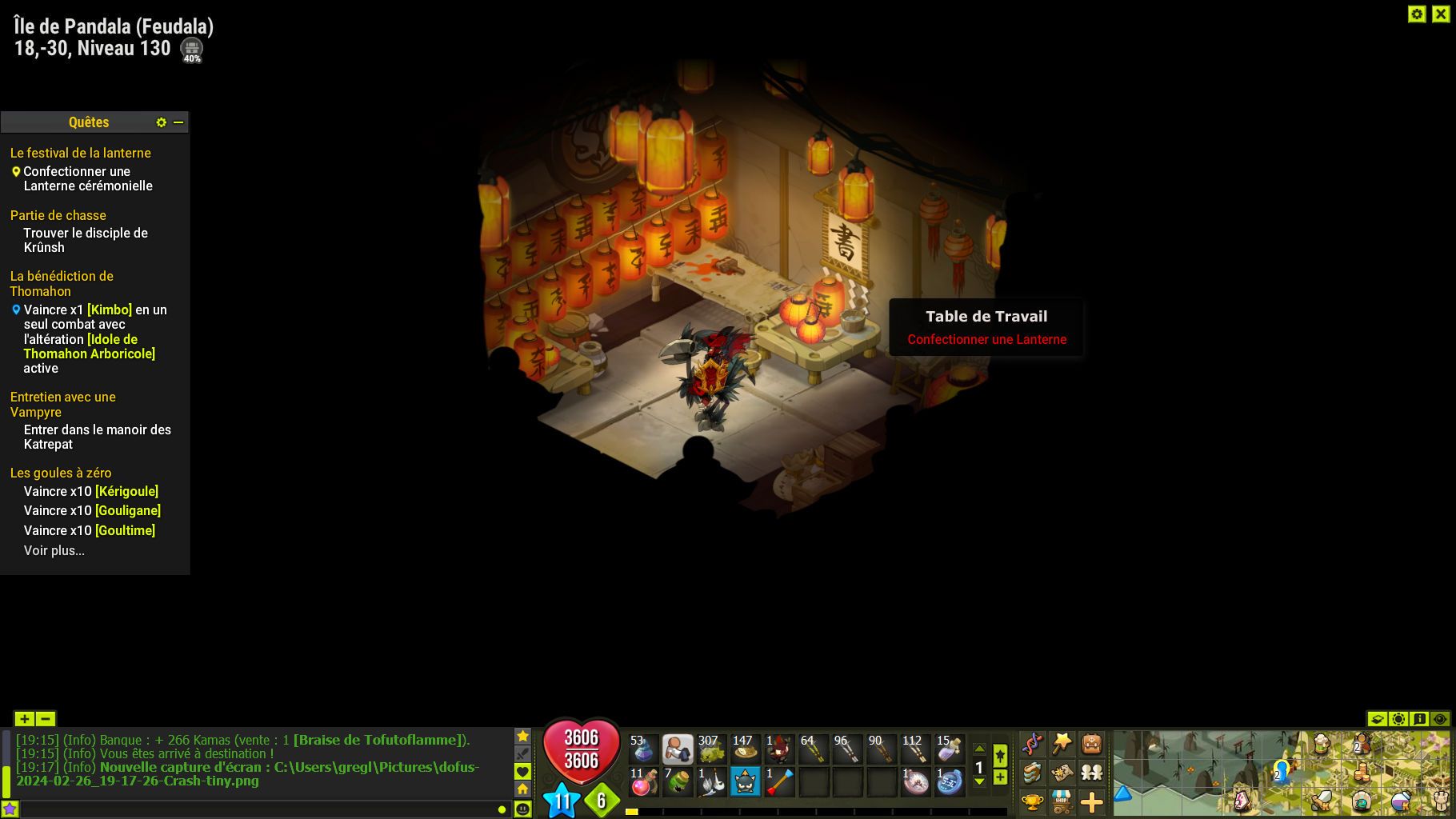Click the plus icon beside the Shop icon

[x=1092, y=802]
